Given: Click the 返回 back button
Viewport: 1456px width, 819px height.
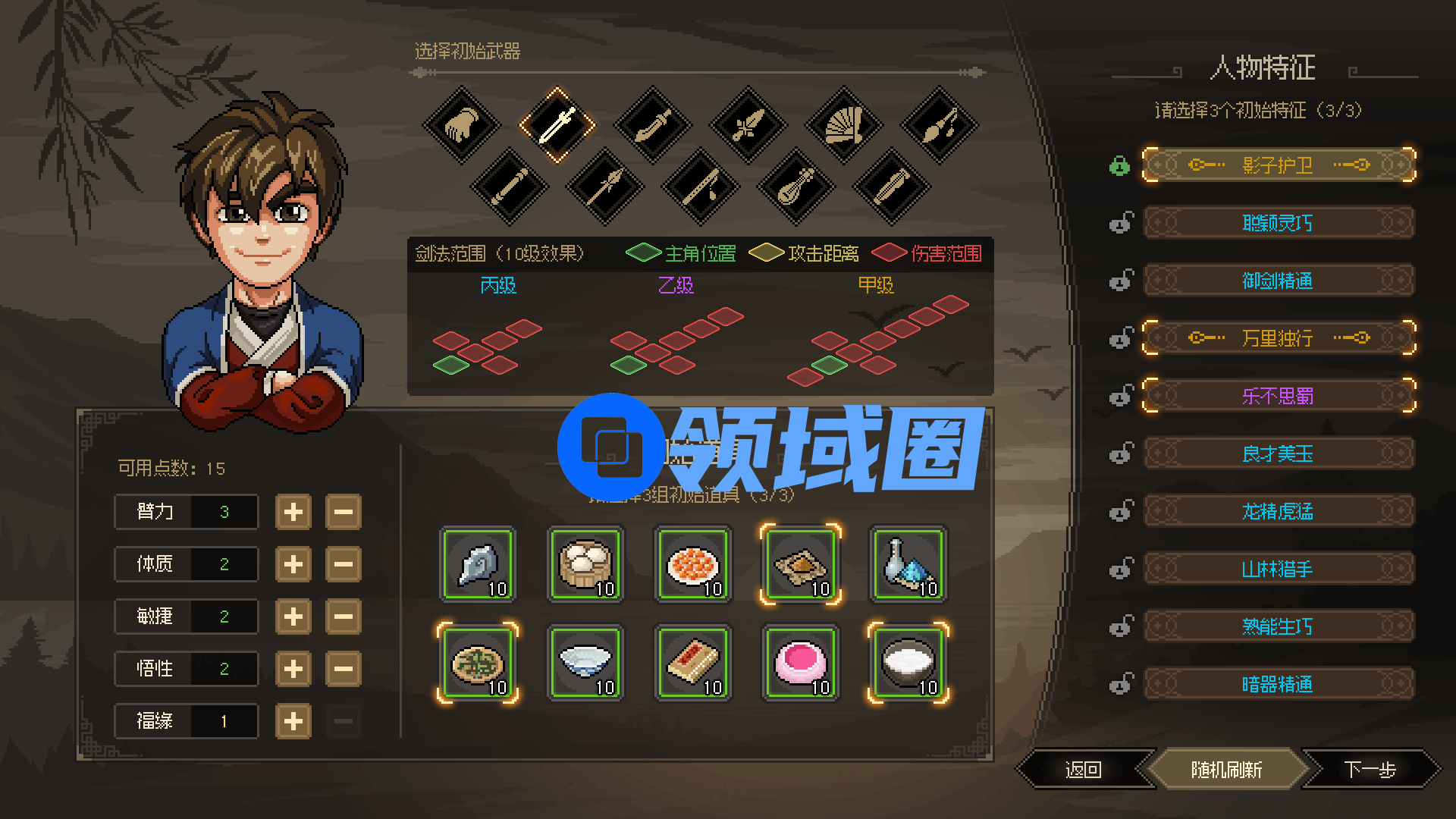Looking at the screenshot, I should click(x=1083, y=770).
